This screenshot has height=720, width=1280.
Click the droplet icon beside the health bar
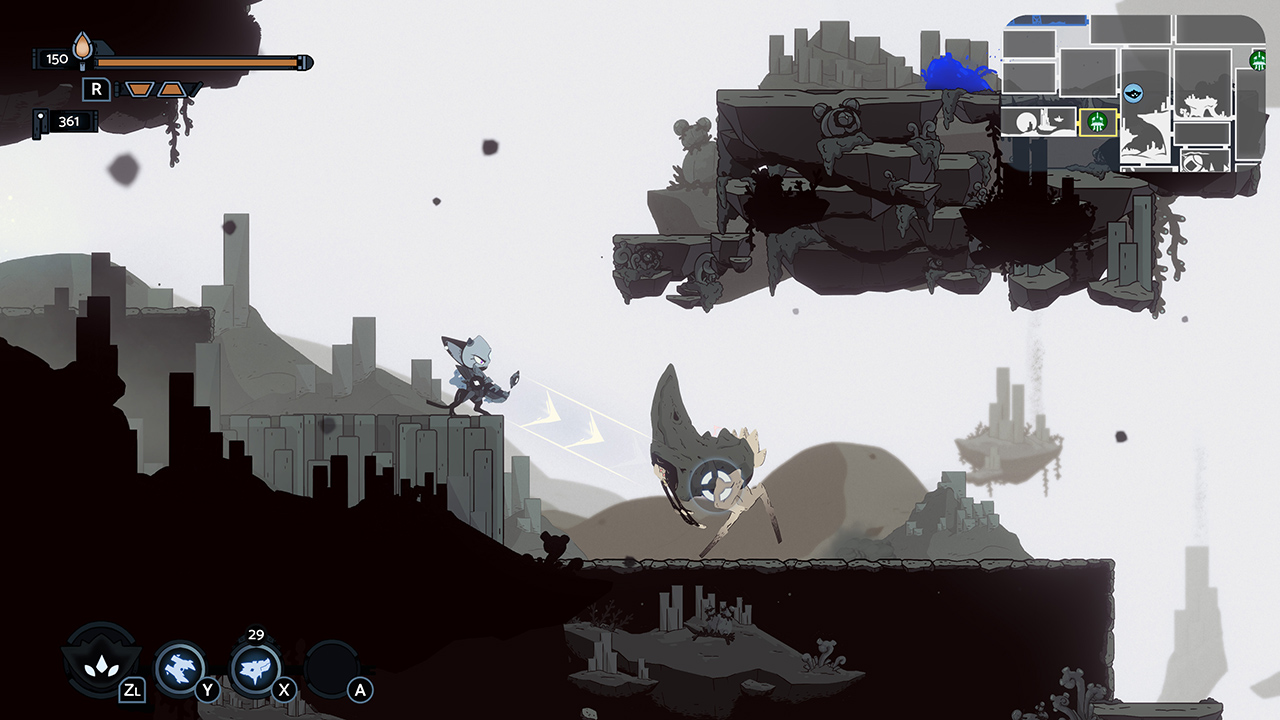tap(82, 48)
